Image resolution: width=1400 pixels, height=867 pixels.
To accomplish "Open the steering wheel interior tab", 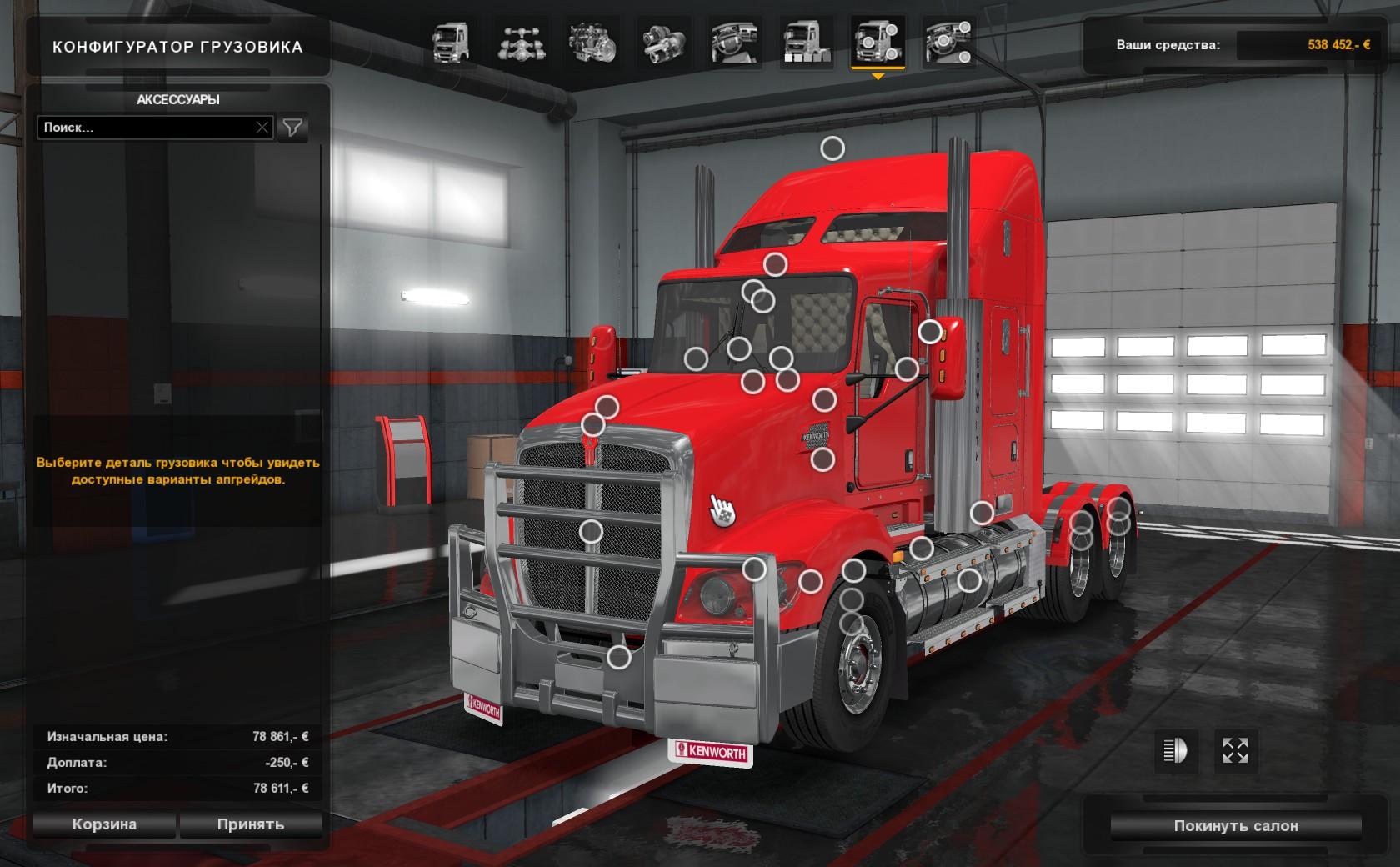I will (733, 43).
